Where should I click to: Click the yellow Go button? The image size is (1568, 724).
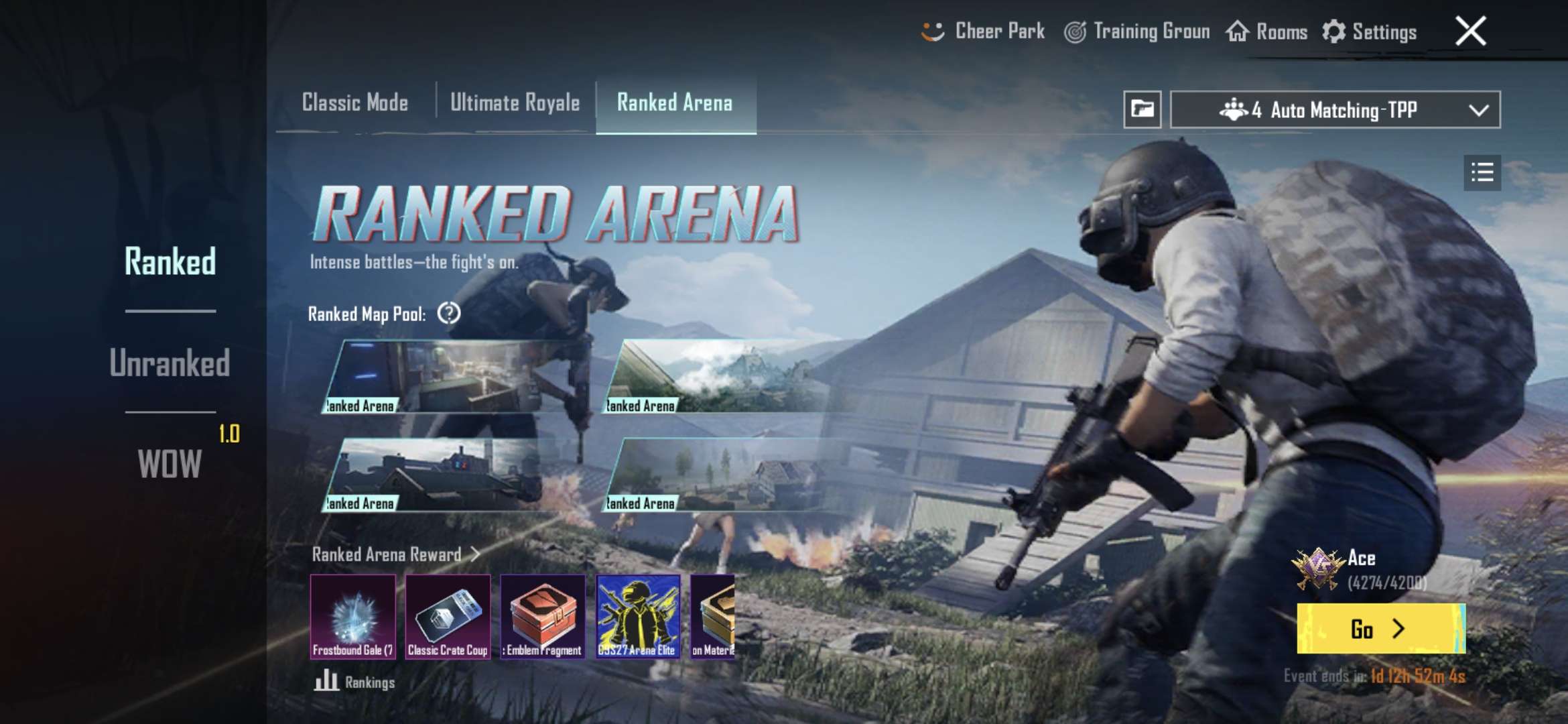point(1380,629)
